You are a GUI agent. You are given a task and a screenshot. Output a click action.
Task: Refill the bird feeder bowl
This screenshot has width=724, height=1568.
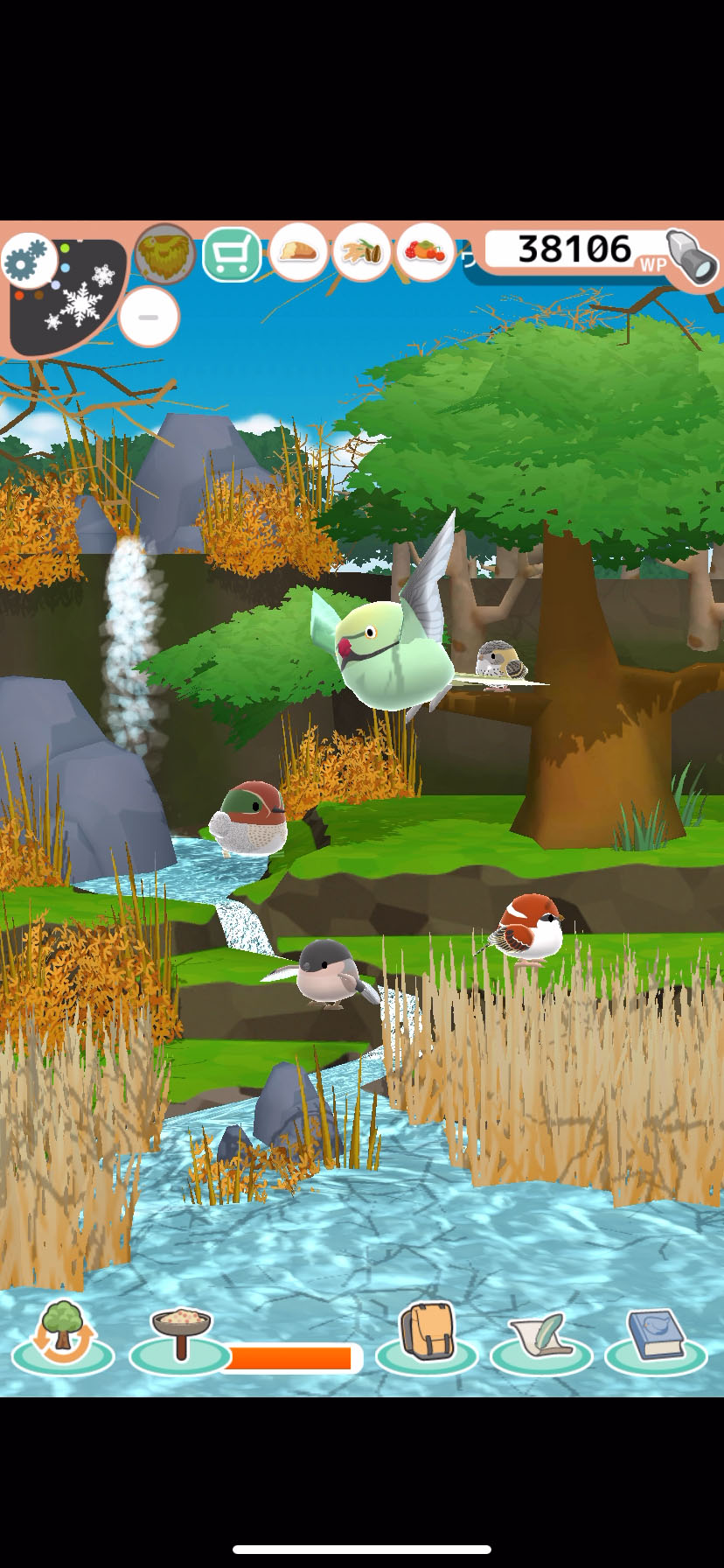tap(180, 1334)
